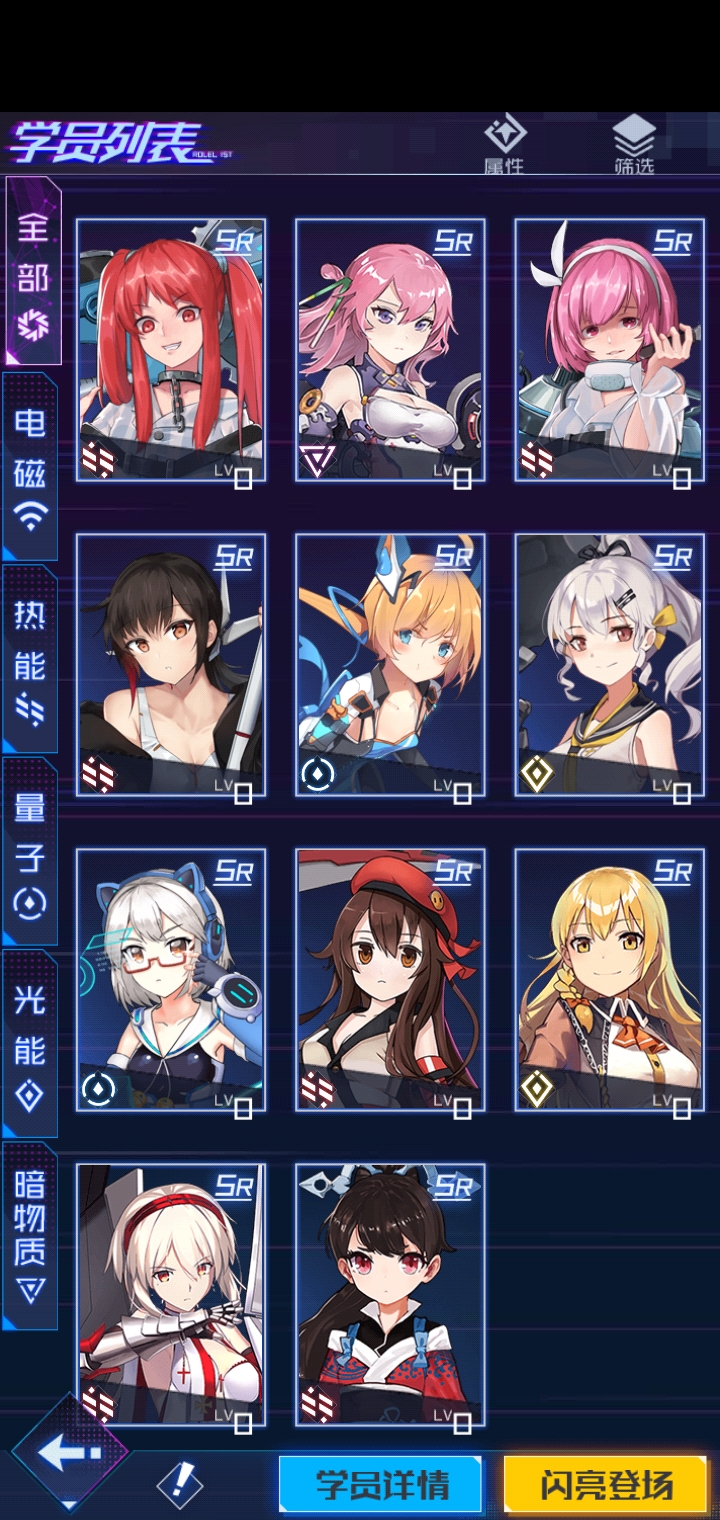The height and width of the screenshot is (1520, 720).
Task: Pick the silver-haired girl with yellow ribbon
Action: point(609,665)
